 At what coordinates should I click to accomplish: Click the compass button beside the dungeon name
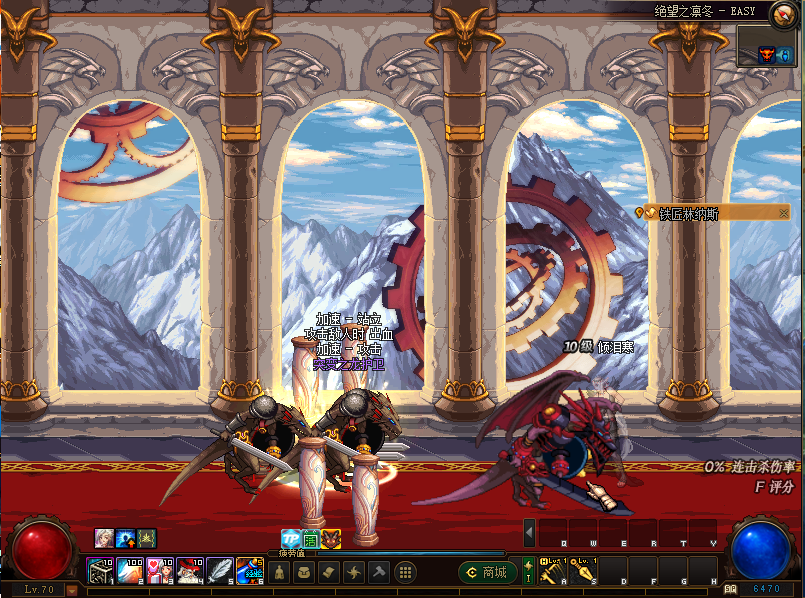781,12
